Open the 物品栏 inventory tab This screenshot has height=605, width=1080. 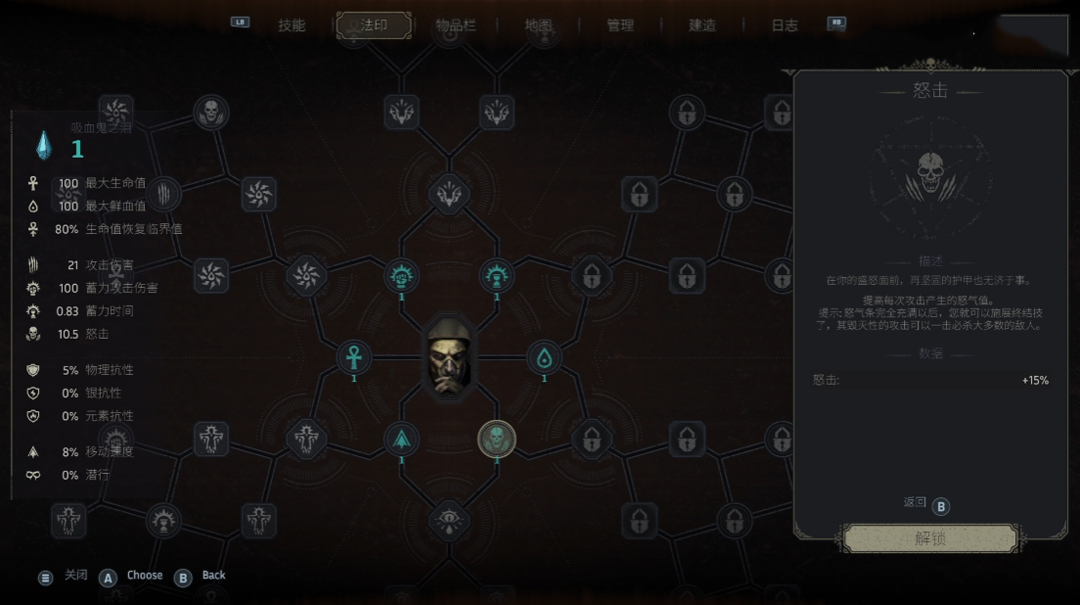456,26
